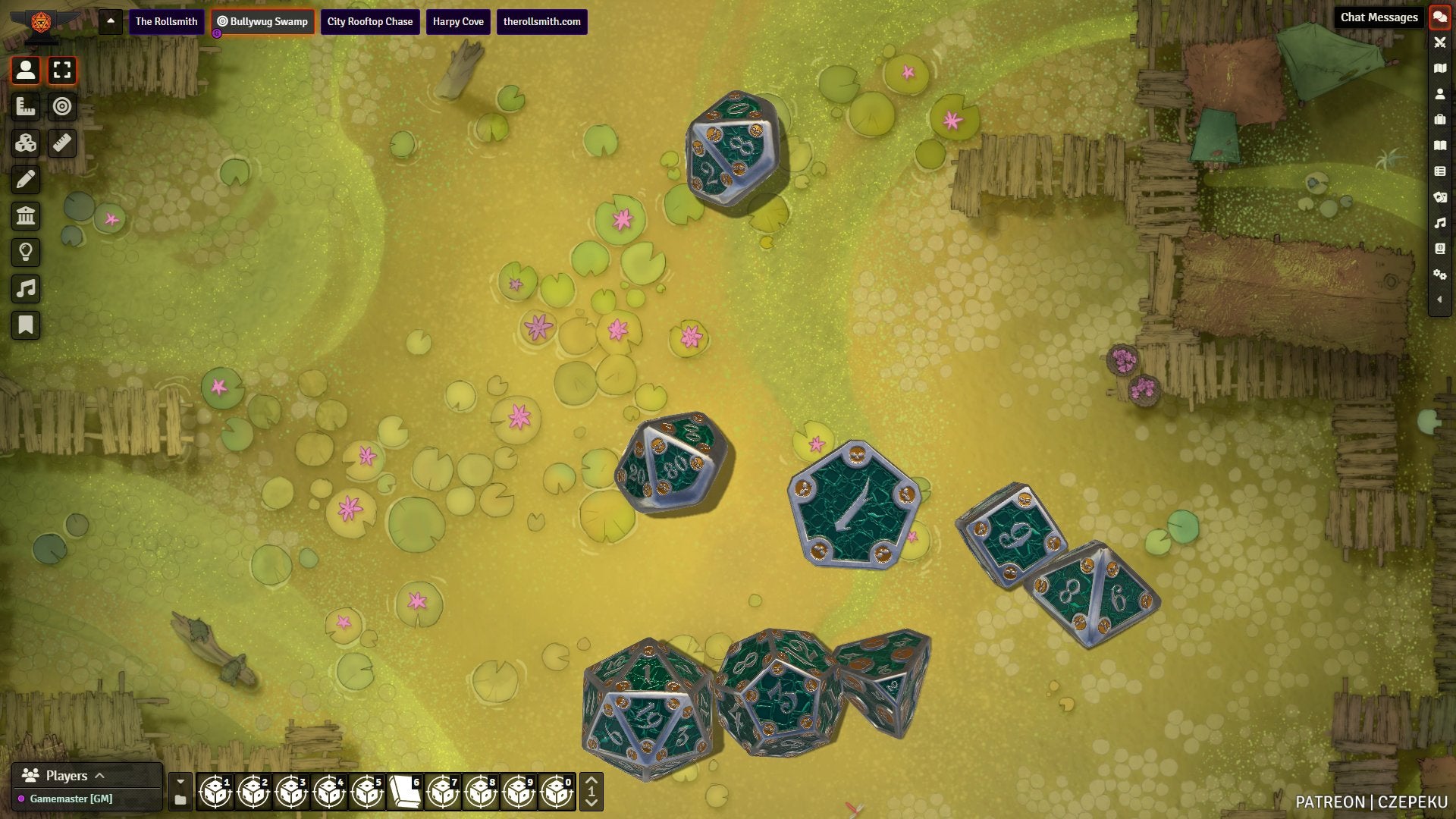The image size is (1456, 819).
Task: Open the drawing tools pencil icon
Action: click(26, 180)
